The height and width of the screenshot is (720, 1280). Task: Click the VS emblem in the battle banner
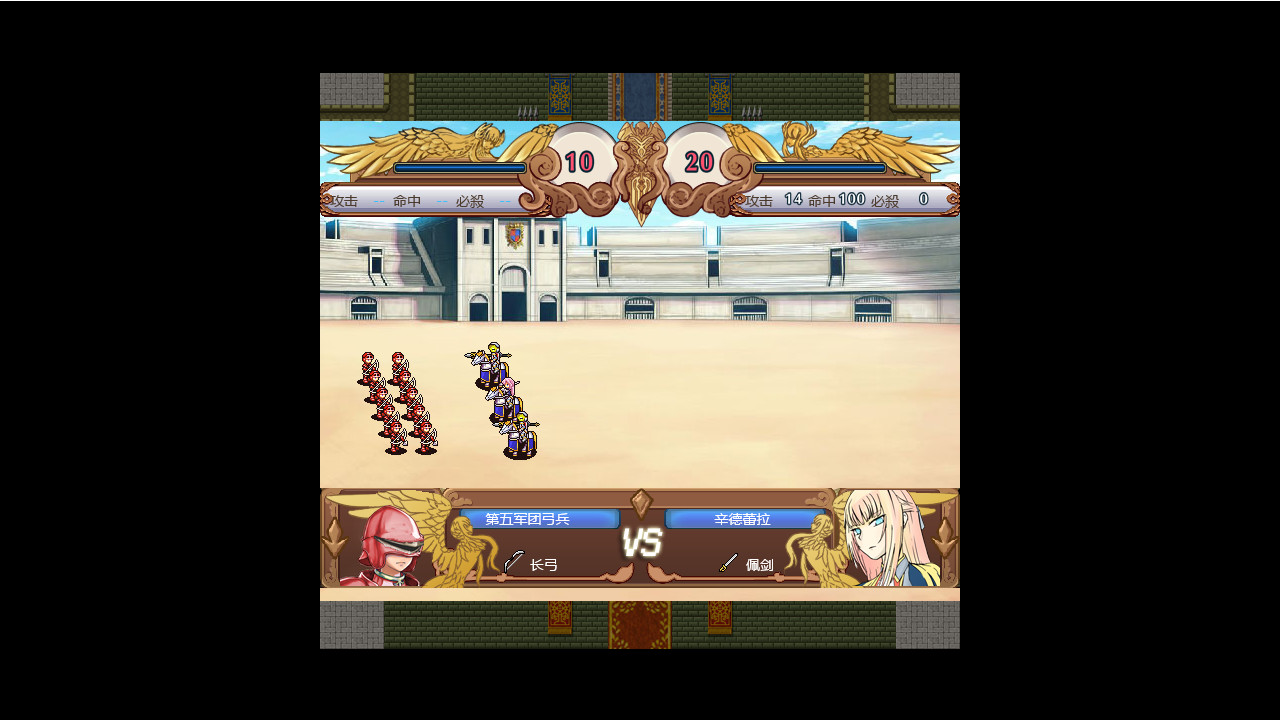641,540
